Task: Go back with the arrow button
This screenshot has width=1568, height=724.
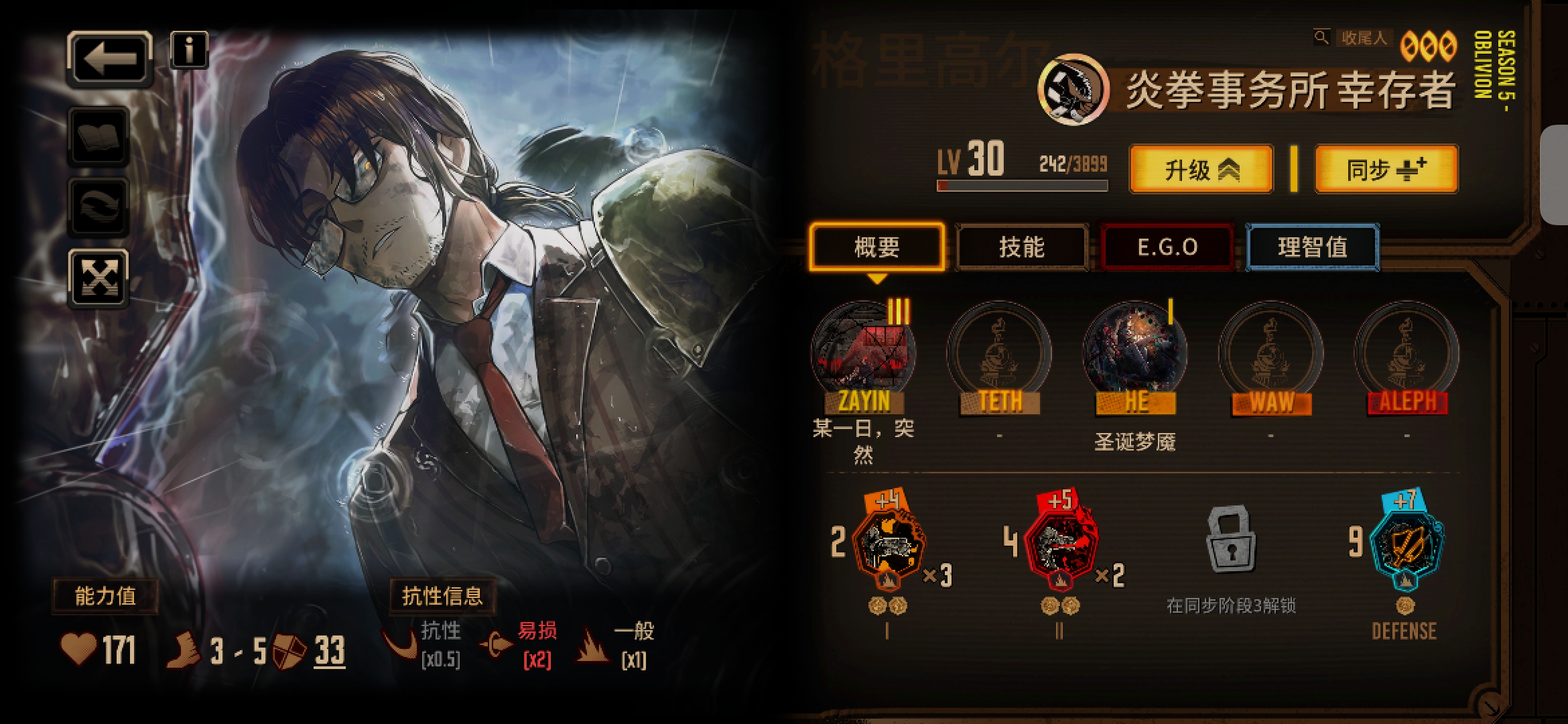Action: click(110, 58)
